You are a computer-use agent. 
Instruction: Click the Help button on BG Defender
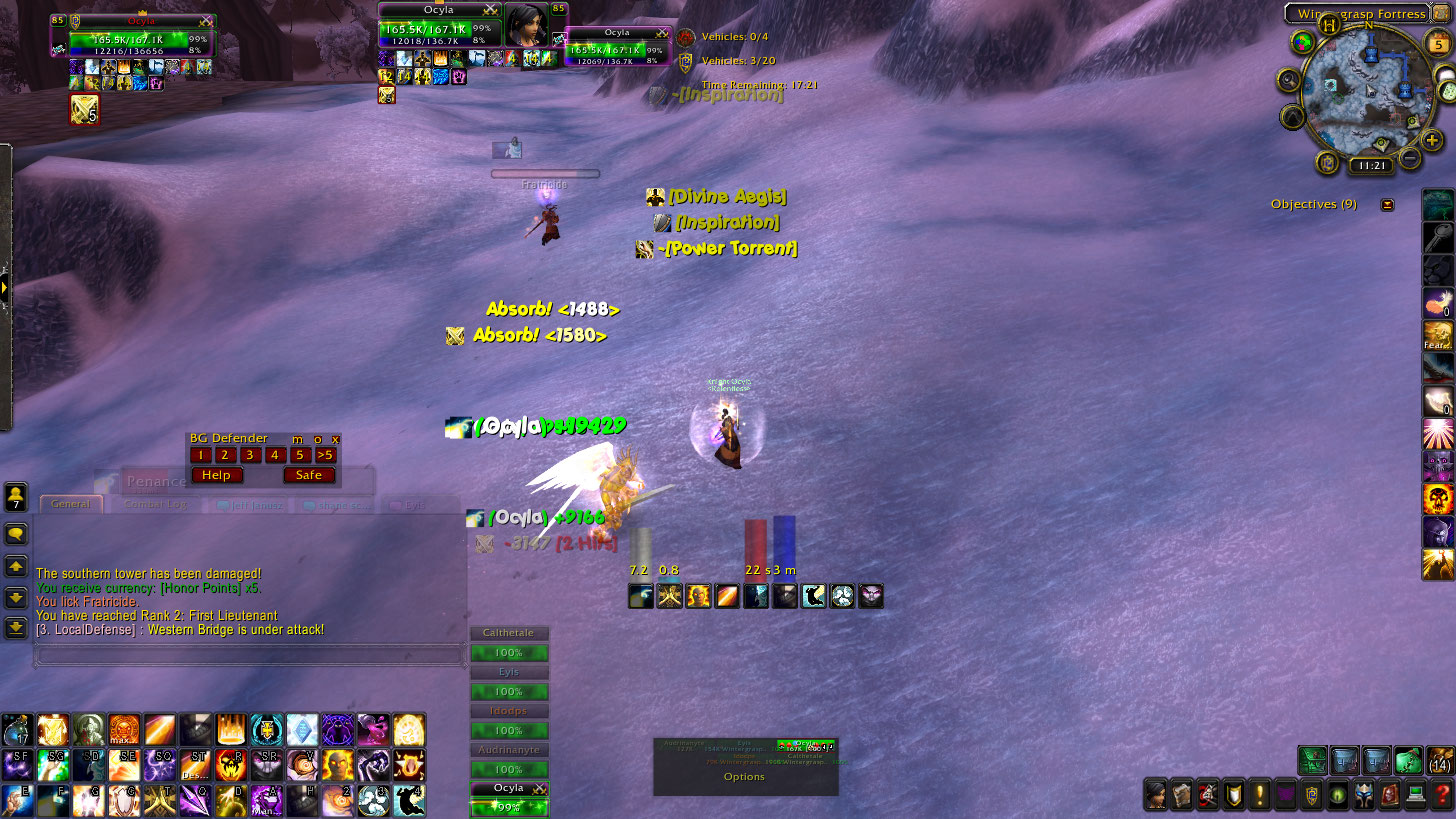coord(216,475)
